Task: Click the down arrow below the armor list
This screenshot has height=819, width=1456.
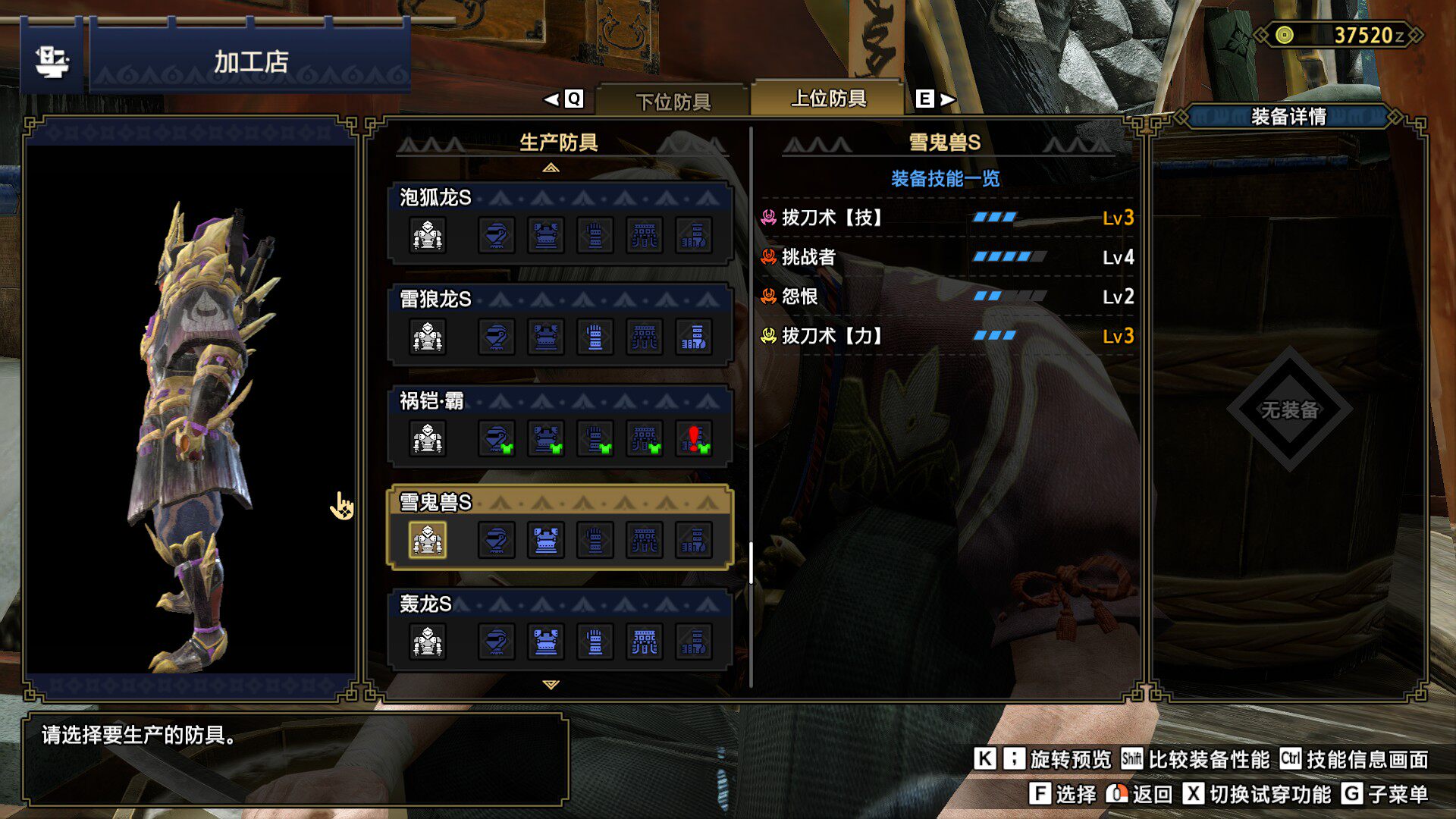Action: [x=551, y=684]
